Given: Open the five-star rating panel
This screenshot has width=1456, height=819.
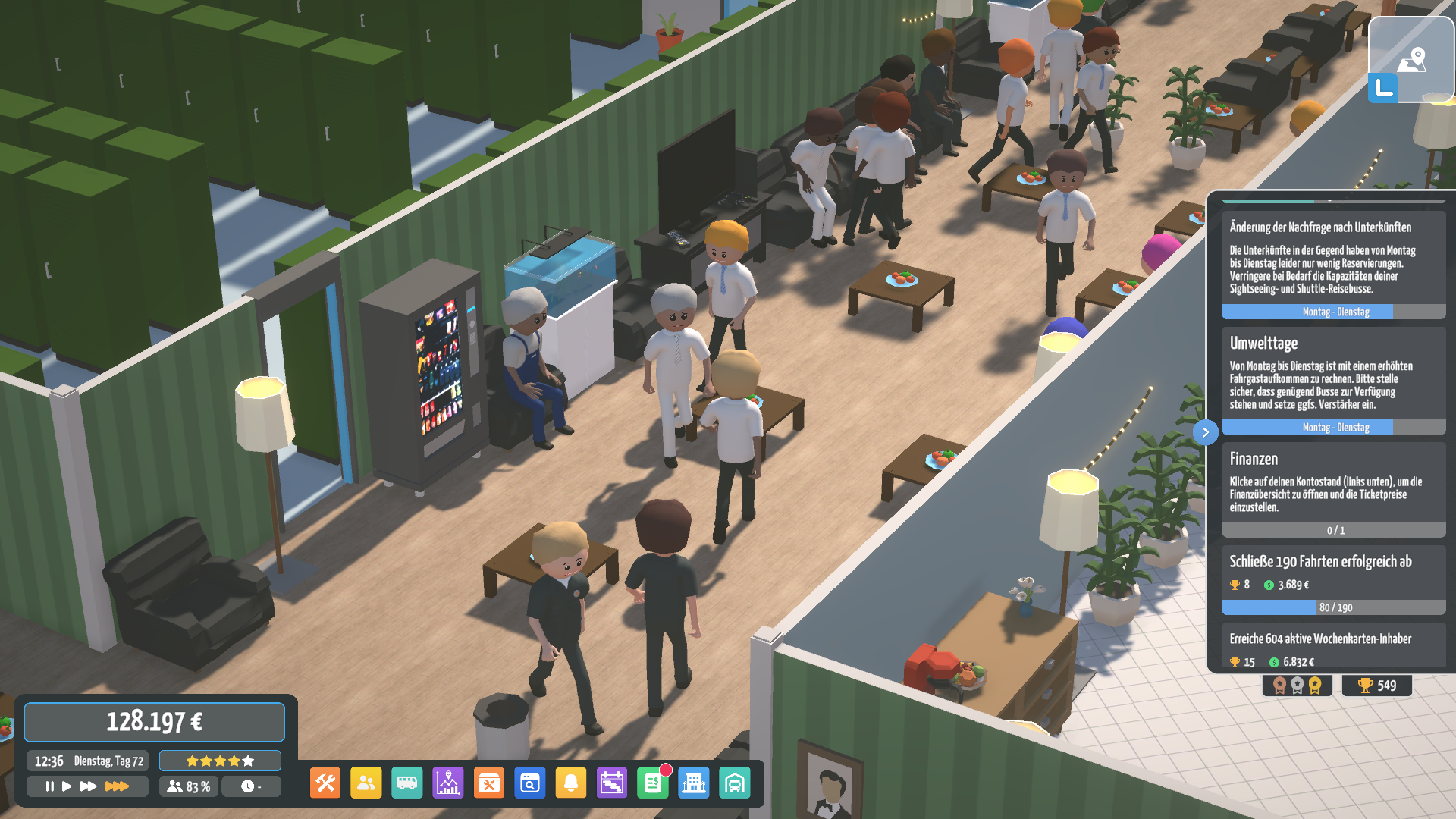Looking at the screenshot, I should click(x=220, y=761).
